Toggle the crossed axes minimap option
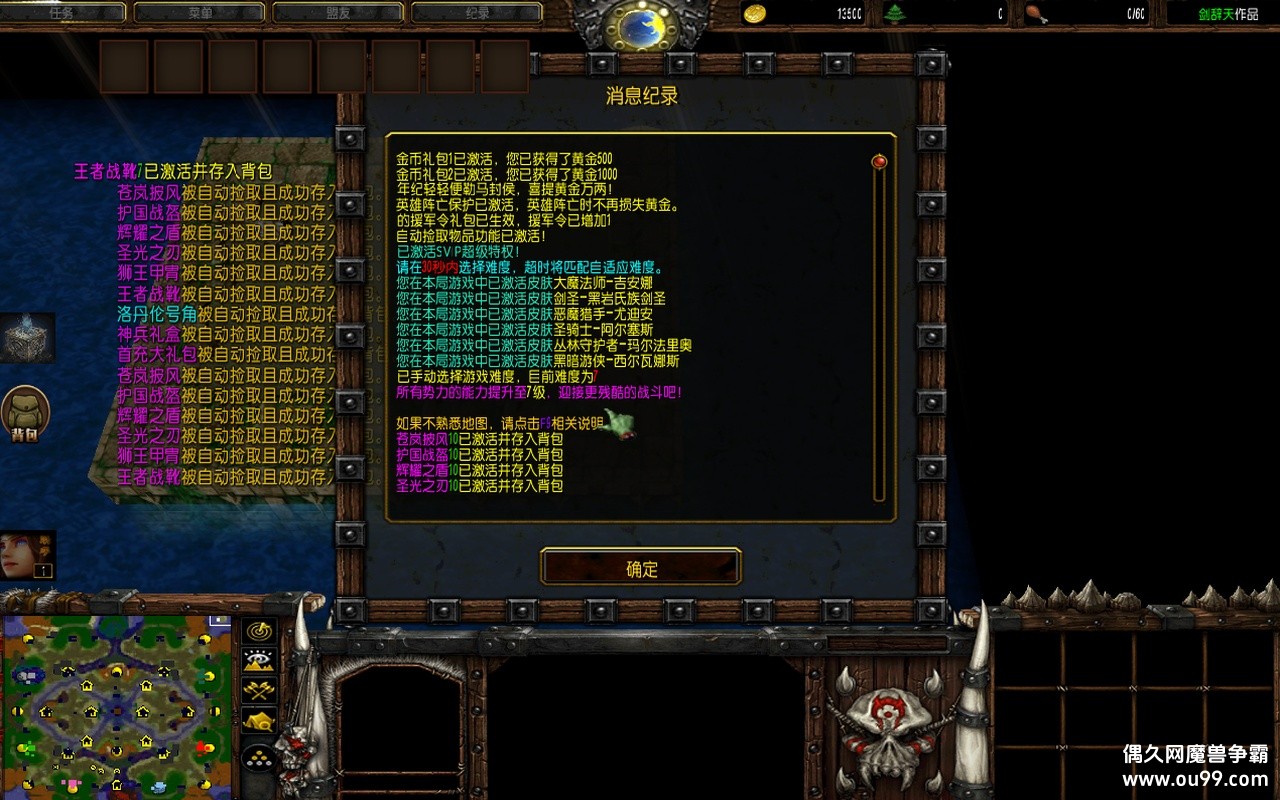The height and width of the screenshot is (800, 1280). tap(257, 690)
